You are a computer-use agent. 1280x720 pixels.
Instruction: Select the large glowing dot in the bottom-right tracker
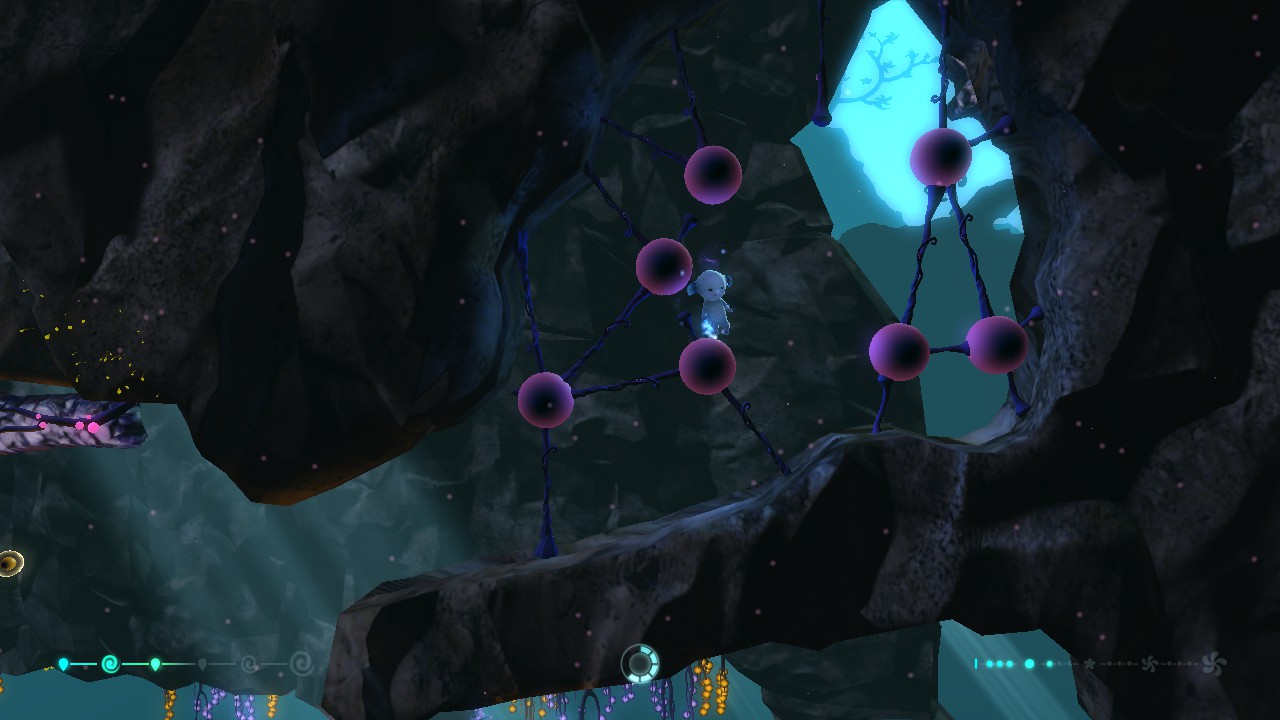coord(1029,663)
